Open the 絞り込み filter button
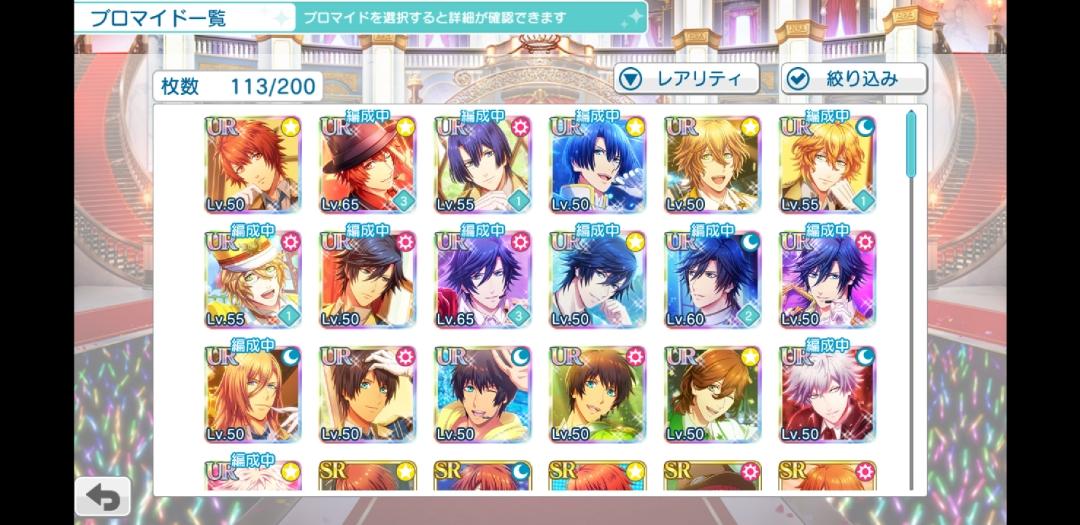 853,79
